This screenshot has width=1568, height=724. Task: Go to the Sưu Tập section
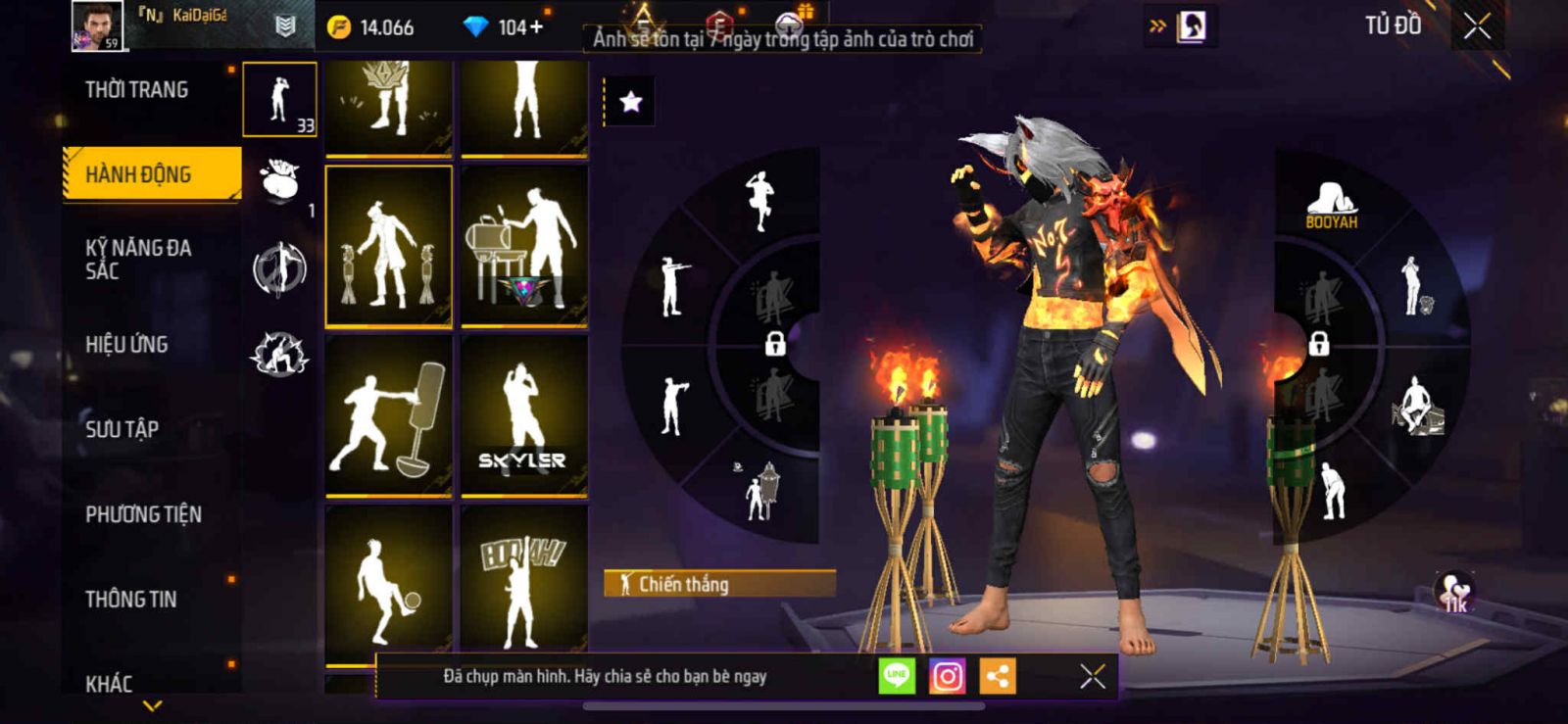[122, 429]
